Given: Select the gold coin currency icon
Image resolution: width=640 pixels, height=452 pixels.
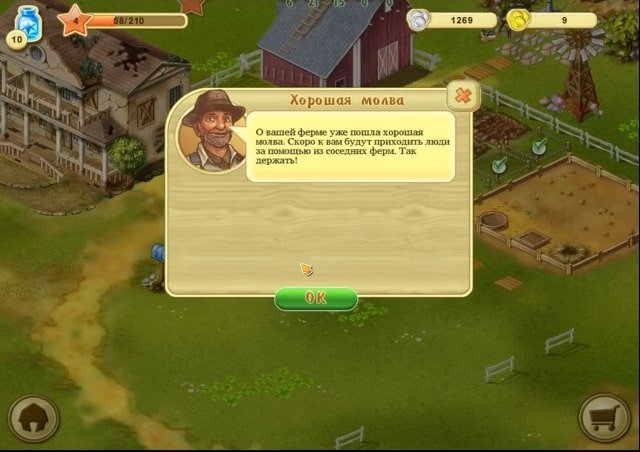Looking at the screenshot, I should (x=517, y=19).
